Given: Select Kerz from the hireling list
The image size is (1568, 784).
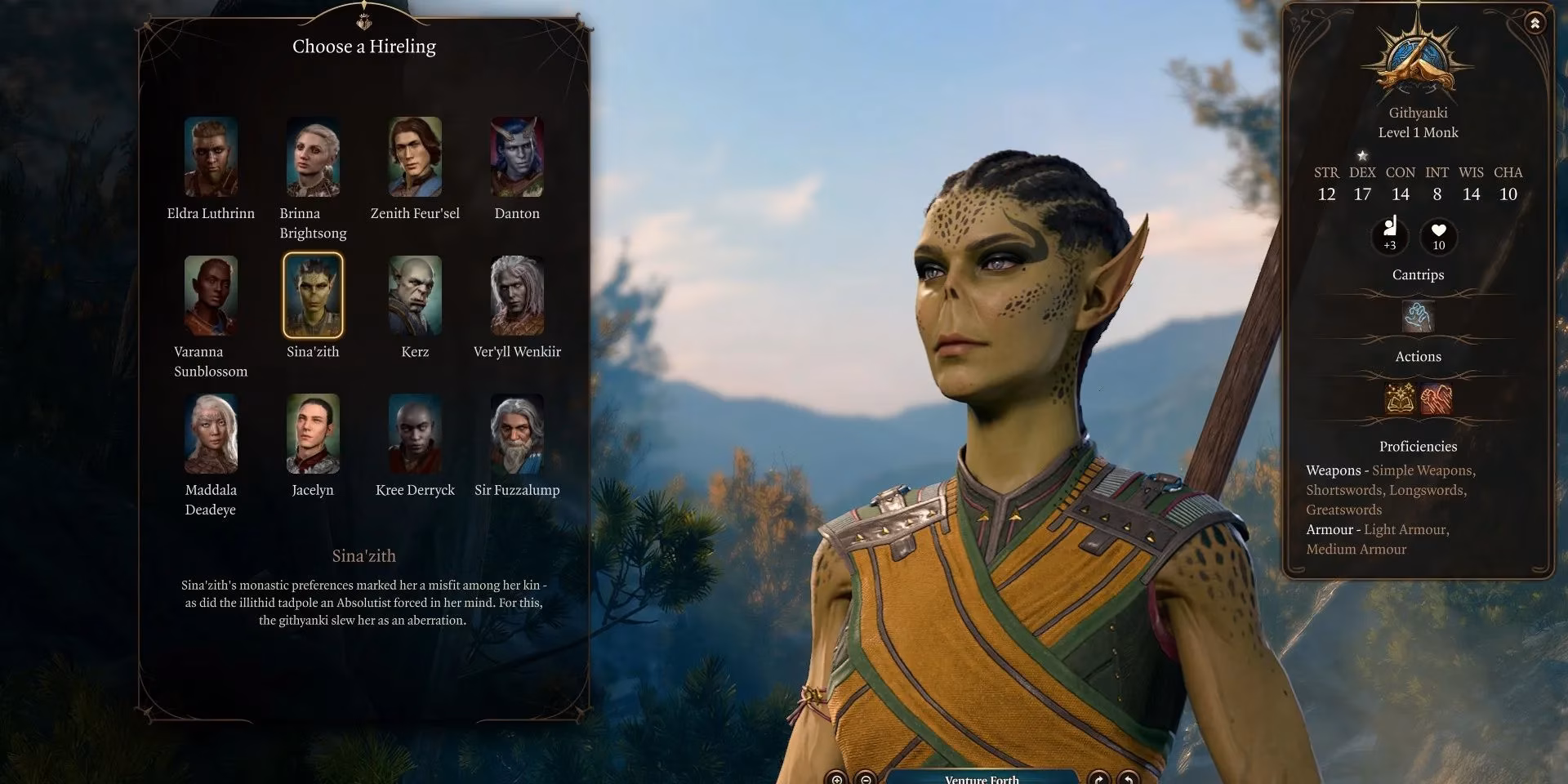Looking at the screenshot, I should pyautogui.click(x=415, y=295).
